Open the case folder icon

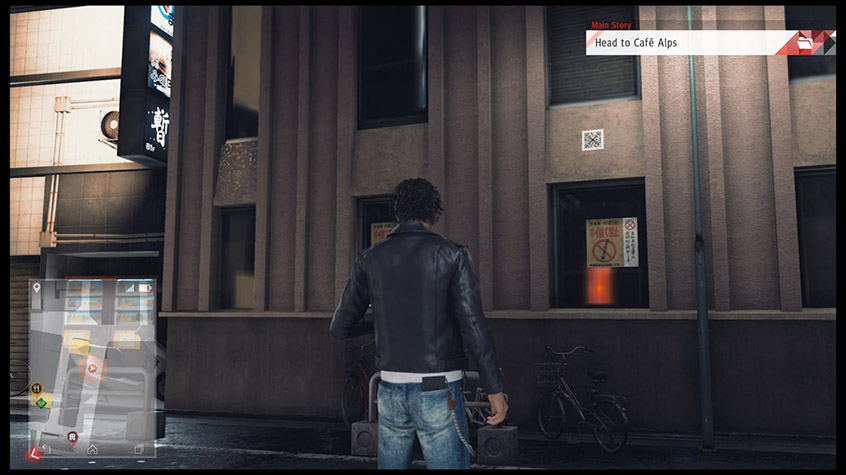point(806,42)
